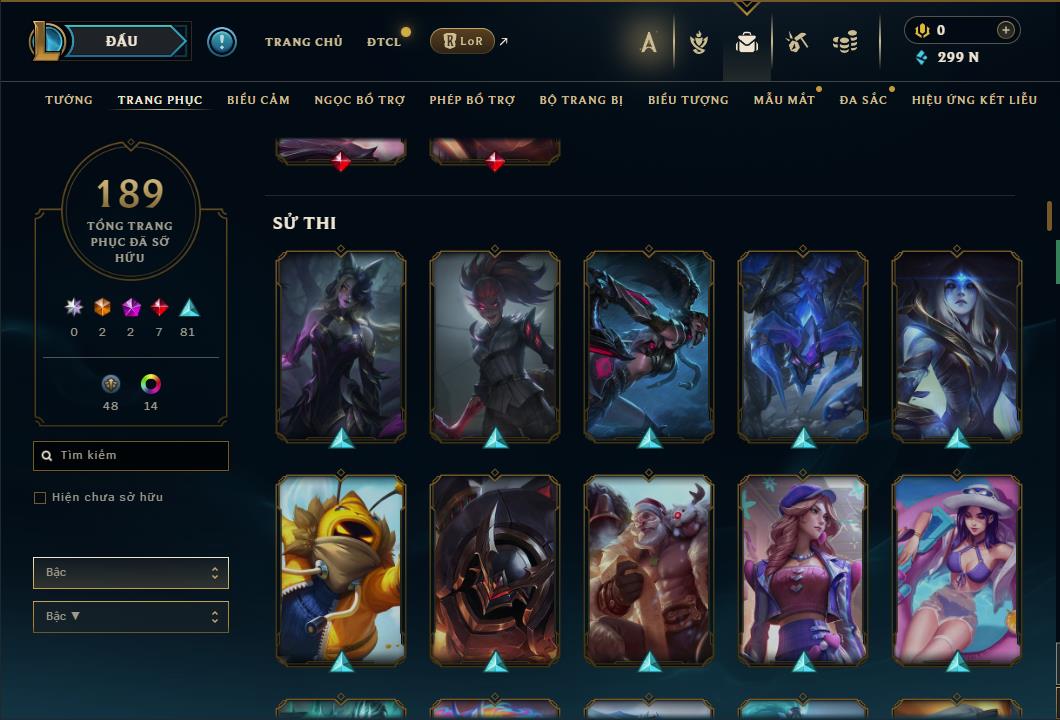Open the BỘ TRANG BỊ tab

[x=581, y=100]
